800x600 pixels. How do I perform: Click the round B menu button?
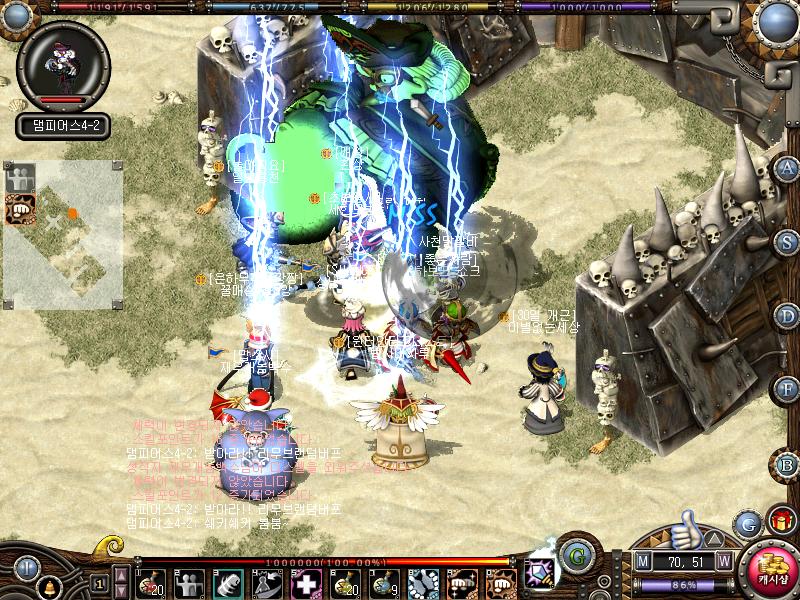click(x=788, y=464)
